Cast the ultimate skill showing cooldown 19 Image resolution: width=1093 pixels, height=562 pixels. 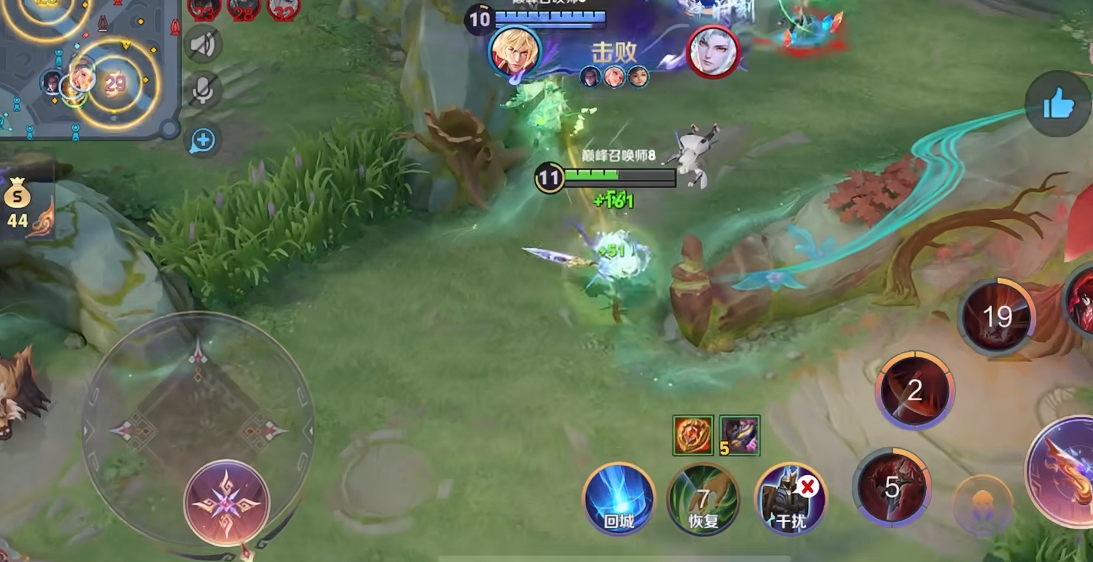coord(997,317)
